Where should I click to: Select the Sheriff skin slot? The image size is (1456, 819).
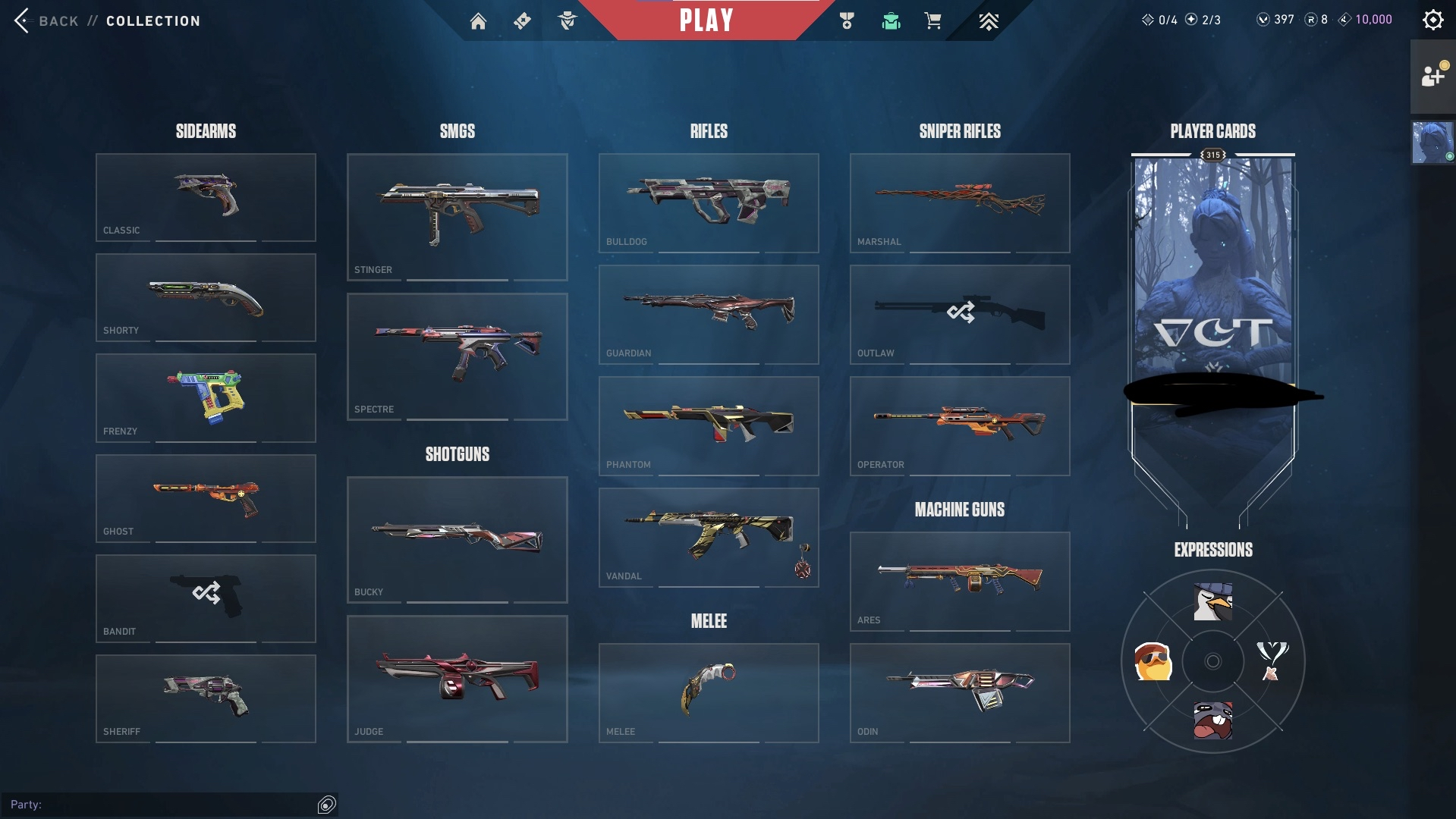coord(206,698)
